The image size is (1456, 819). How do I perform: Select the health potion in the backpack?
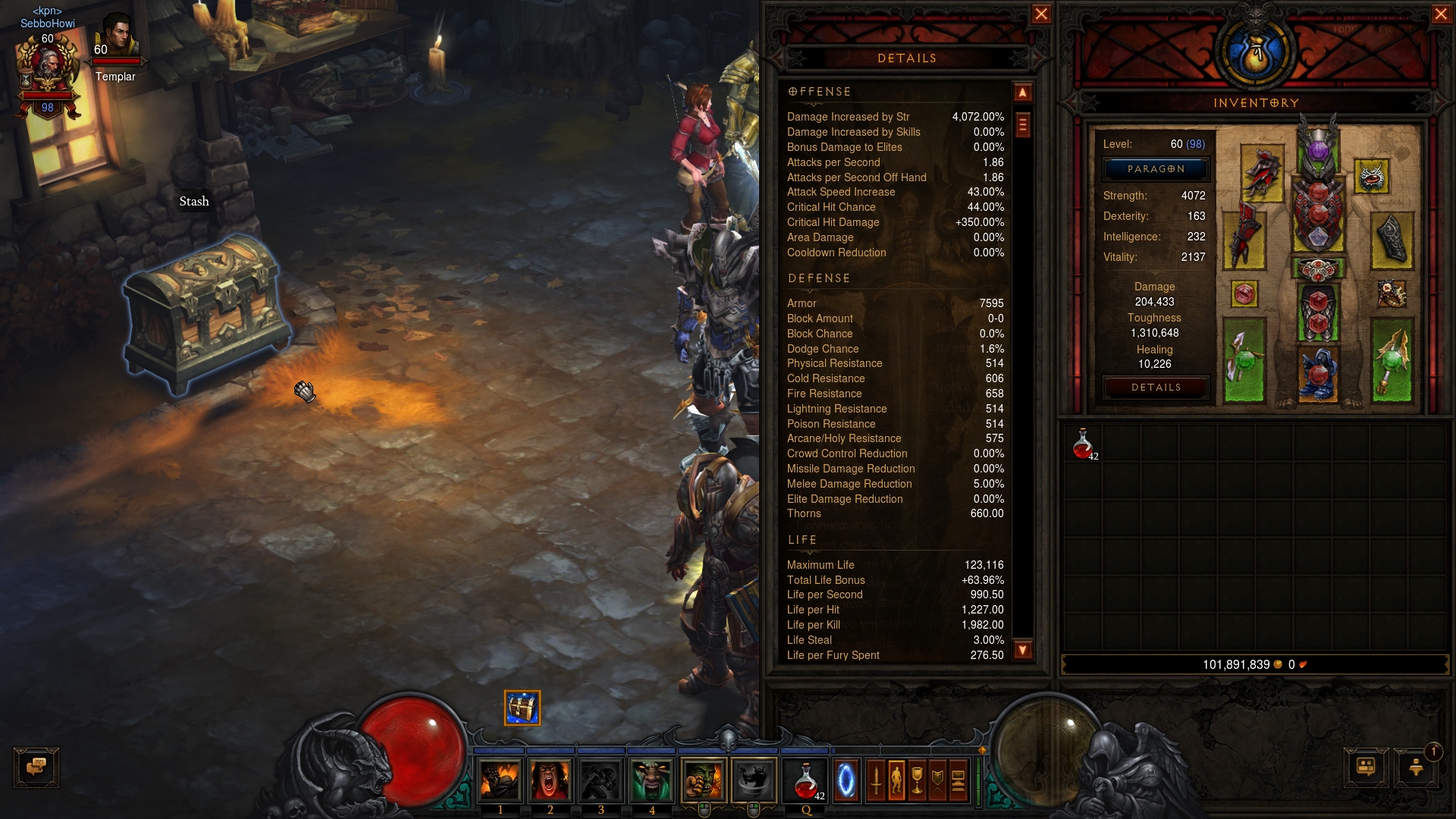(x=1083, y=443)
